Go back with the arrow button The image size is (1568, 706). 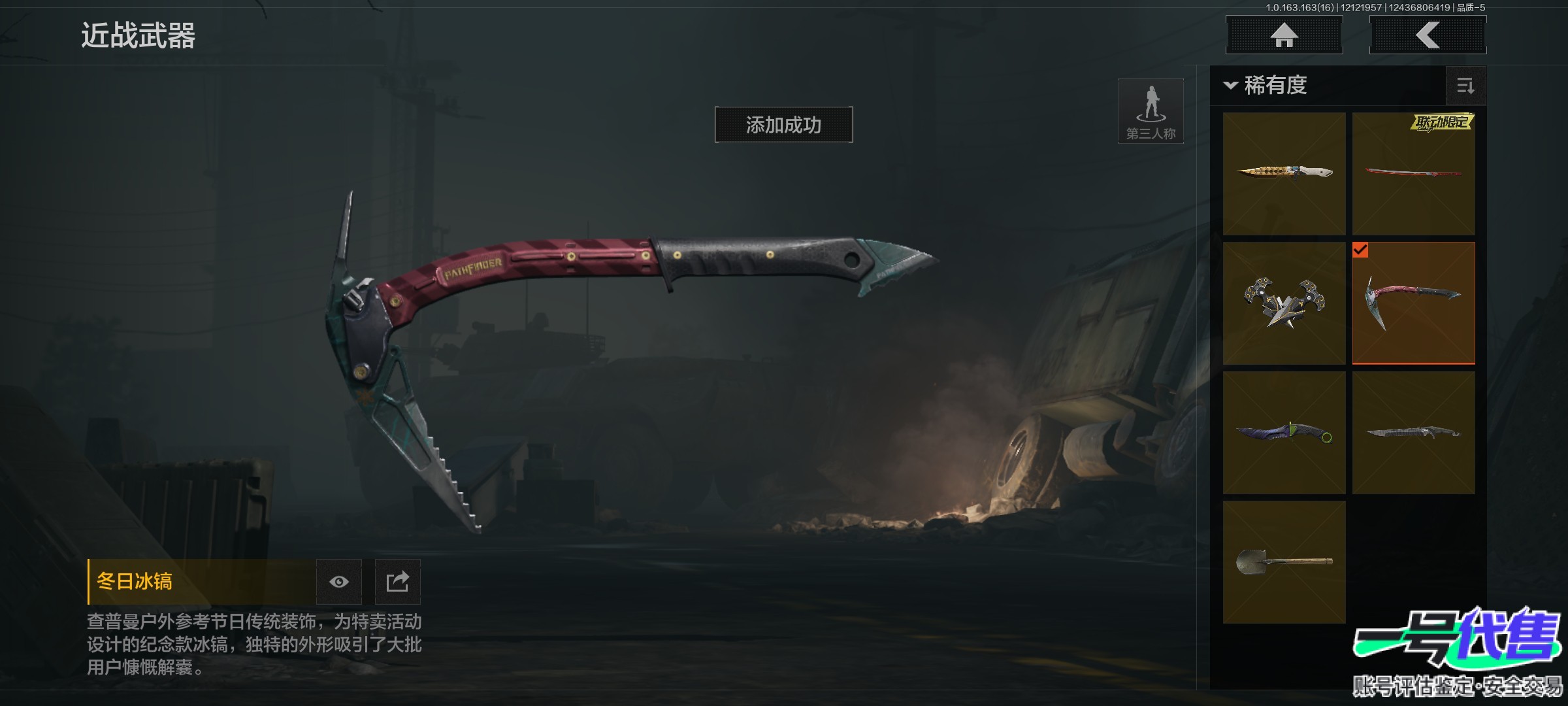pyautogui.click(x=1428, y=35)
